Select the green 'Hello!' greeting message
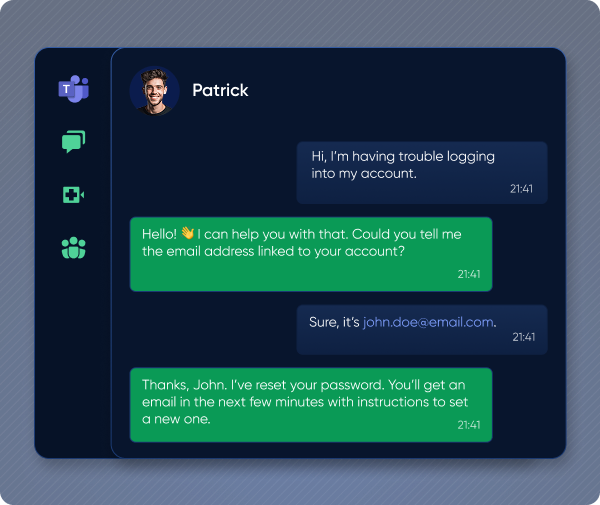 point(310,253)
